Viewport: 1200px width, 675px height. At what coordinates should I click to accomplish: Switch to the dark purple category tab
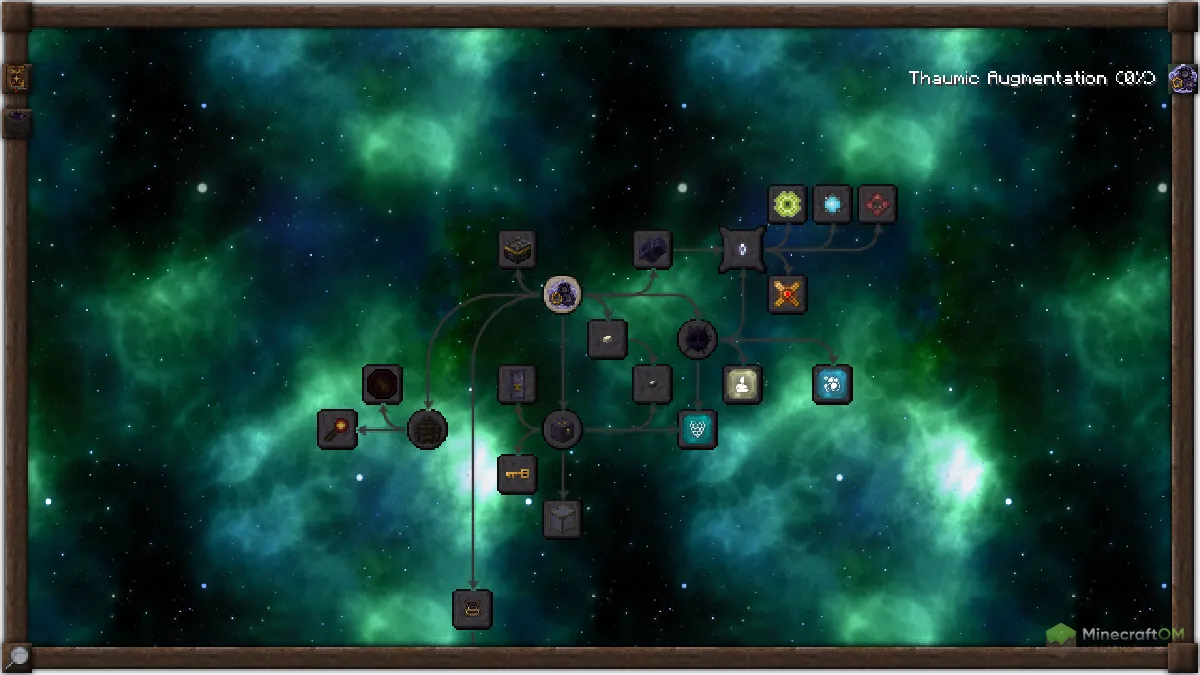point(17,123)
